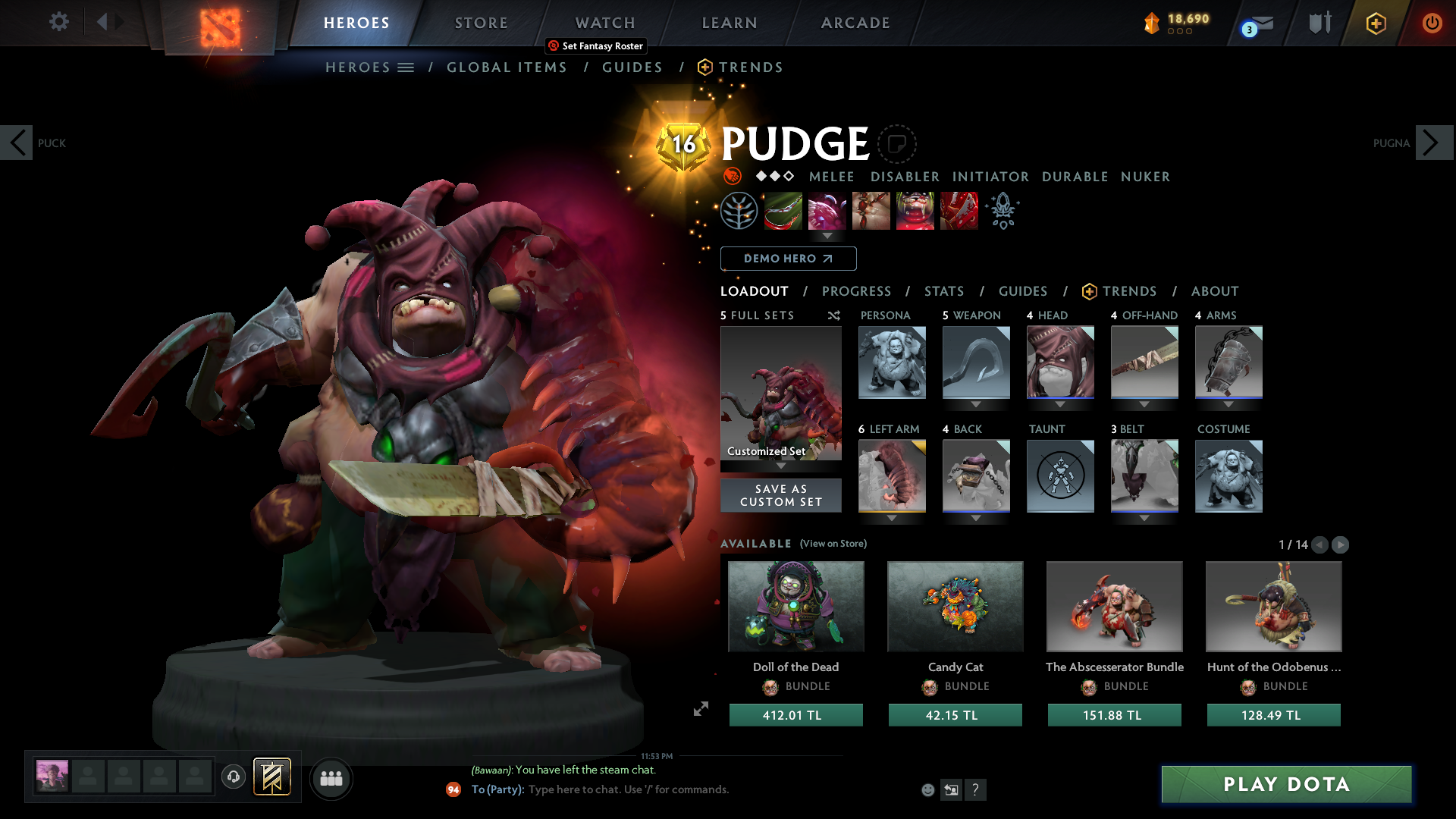Open the Meat Hook ability icon
Screen dimensions: 1456x819
[783, 211]
